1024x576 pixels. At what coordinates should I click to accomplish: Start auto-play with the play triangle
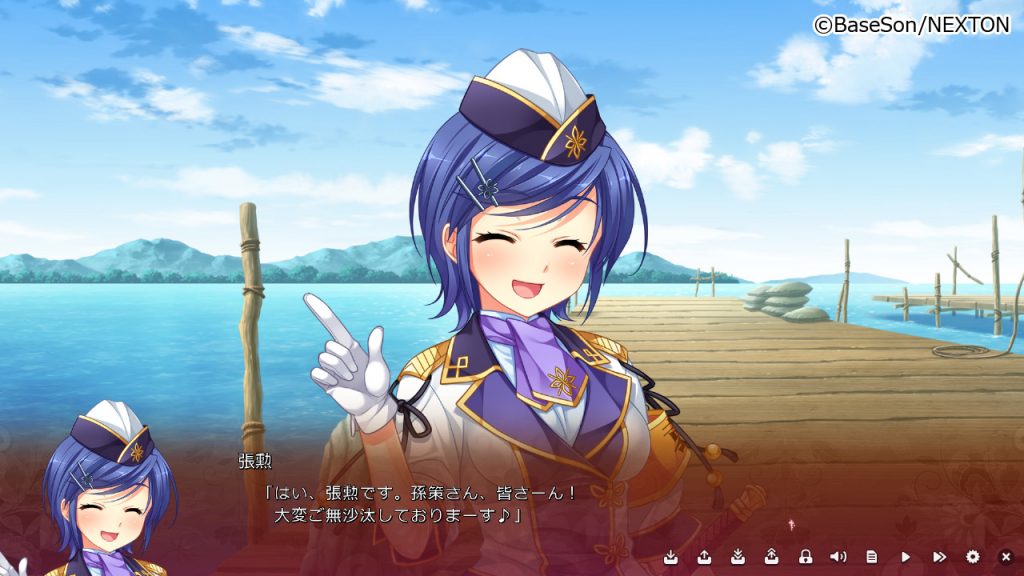pos(906,556)
